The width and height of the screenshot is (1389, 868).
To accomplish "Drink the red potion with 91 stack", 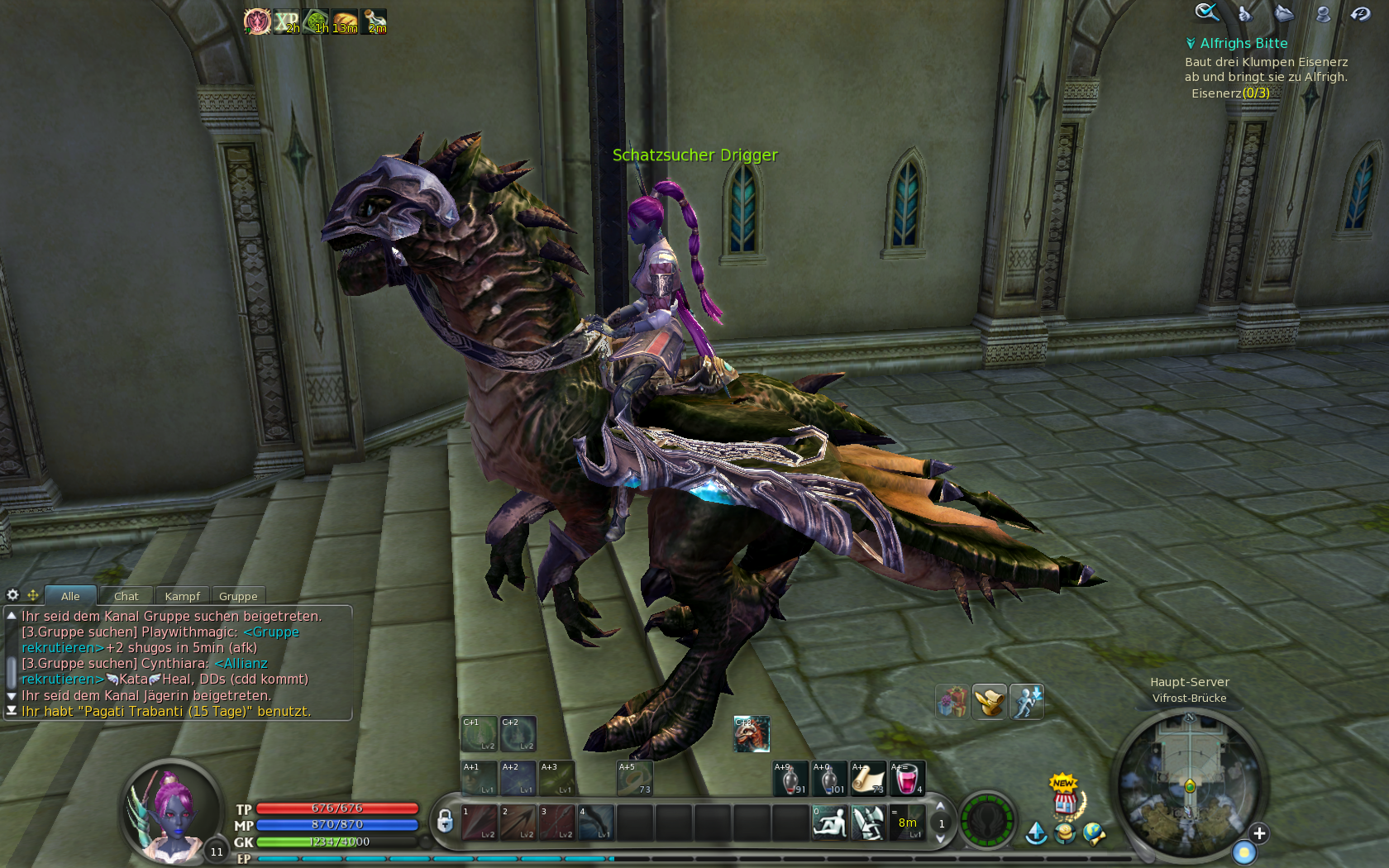I will (x=790, y=779).
